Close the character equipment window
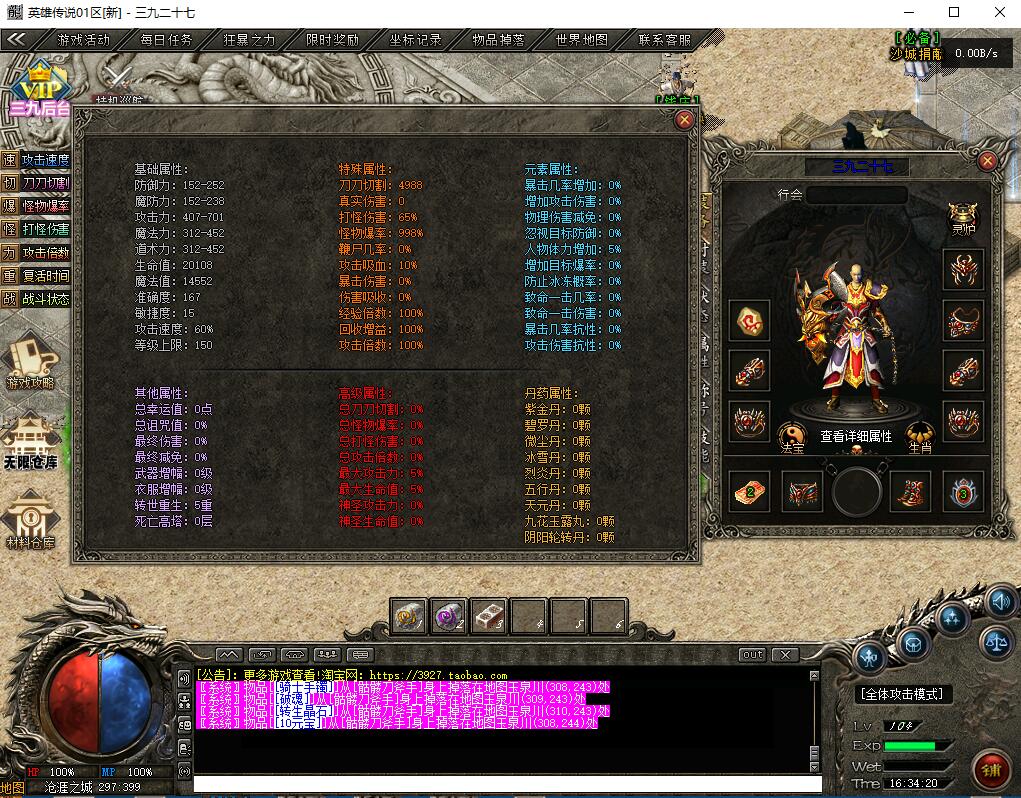 pyautogui.click(x=988, y=161)
